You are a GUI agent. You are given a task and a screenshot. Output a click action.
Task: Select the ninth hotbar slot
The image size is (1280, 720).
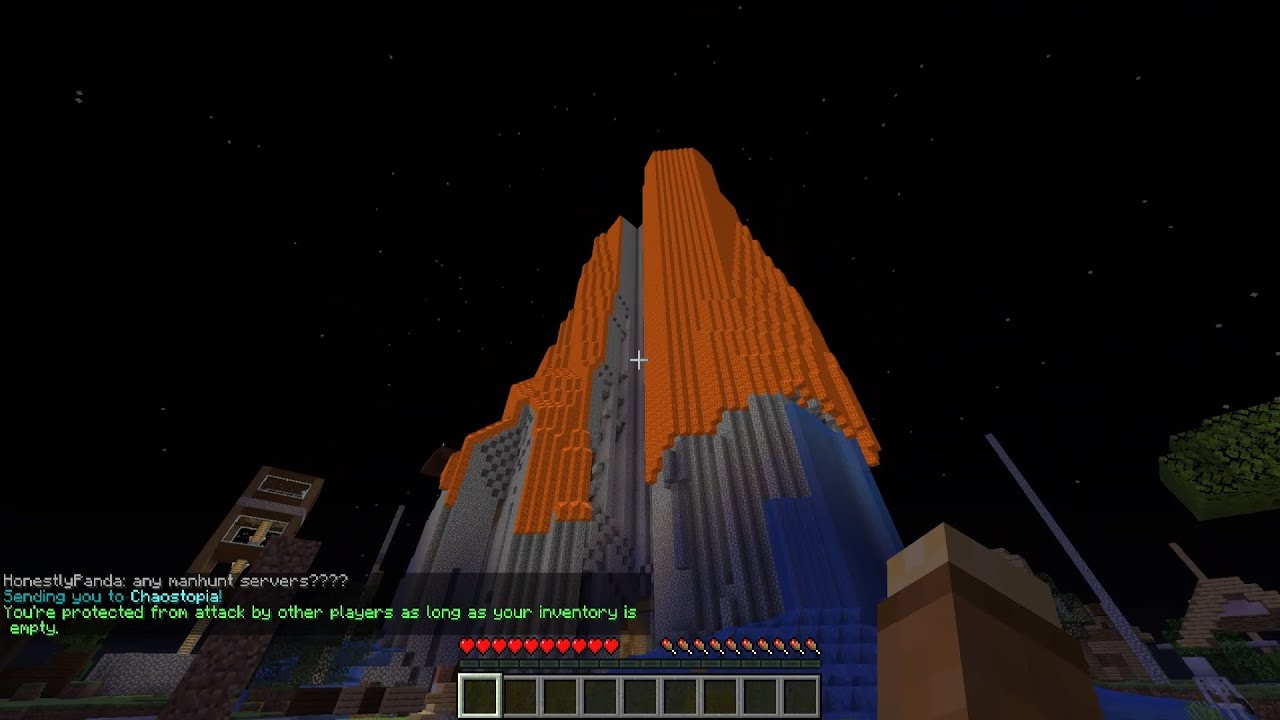click(800, 694)
